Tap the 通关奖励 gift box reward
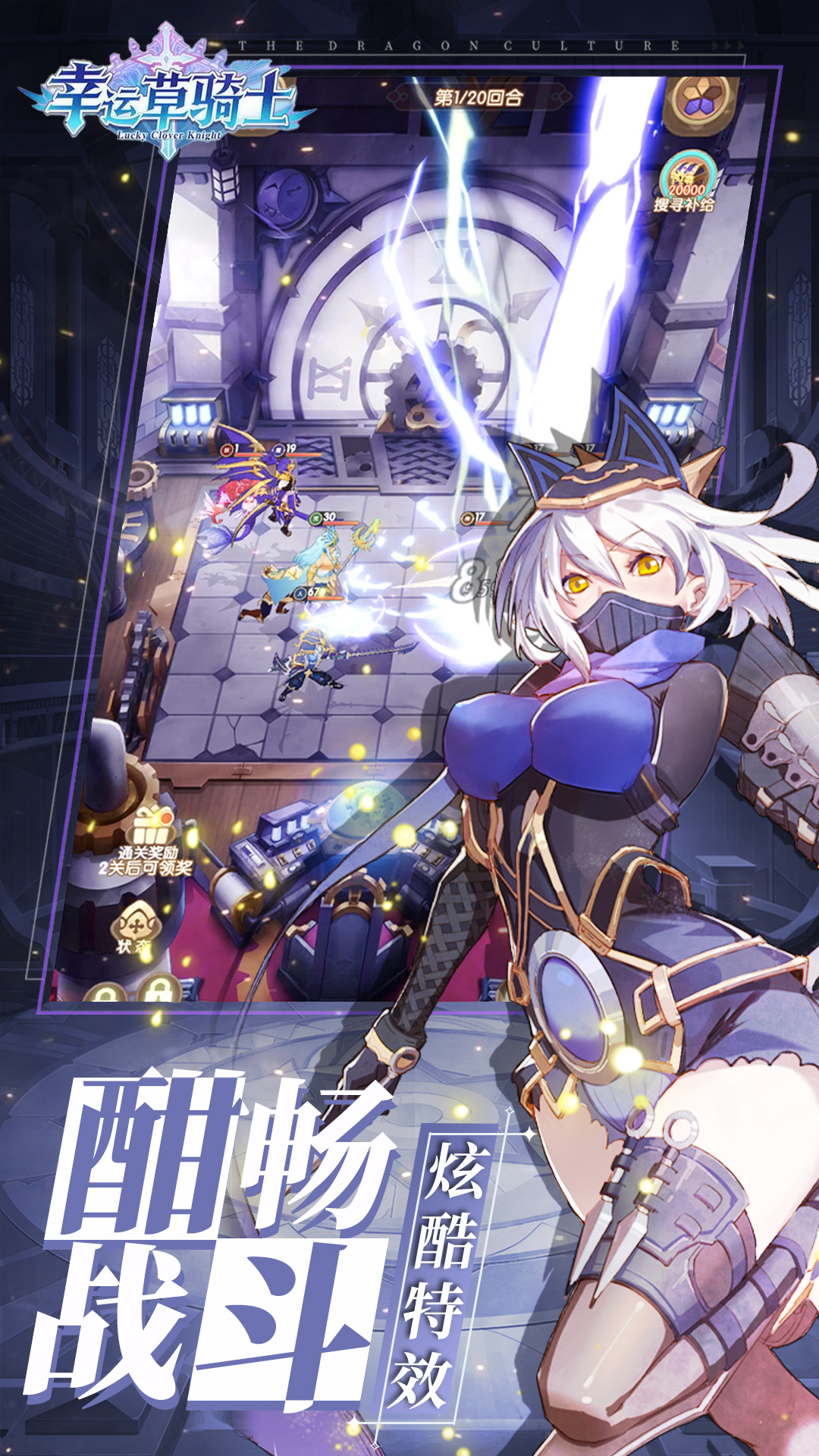This screenshot has height=1456, width=819. click(152, 825)
